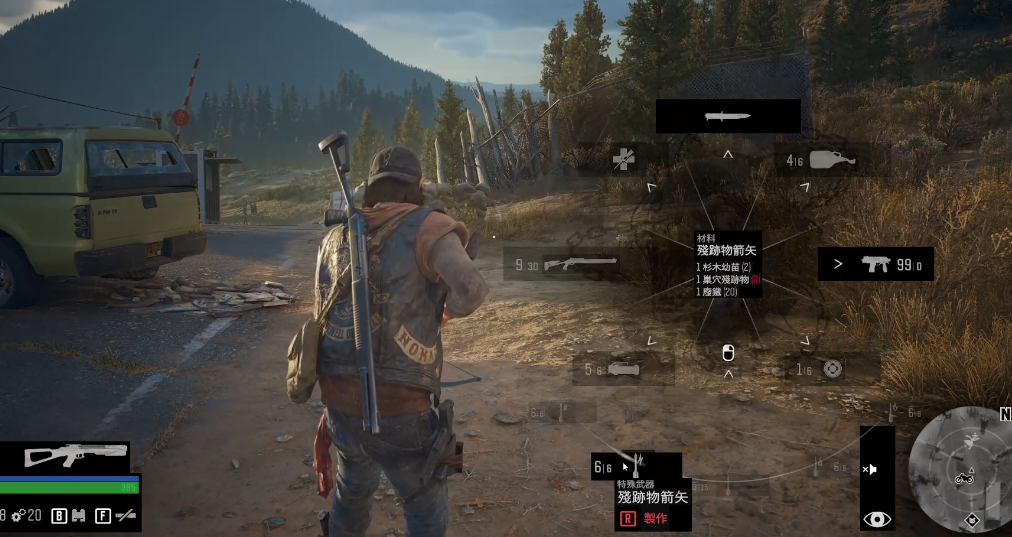Click the muted noise speaker icon
The image size is (1012, 537).
click(x=871, y=469)
